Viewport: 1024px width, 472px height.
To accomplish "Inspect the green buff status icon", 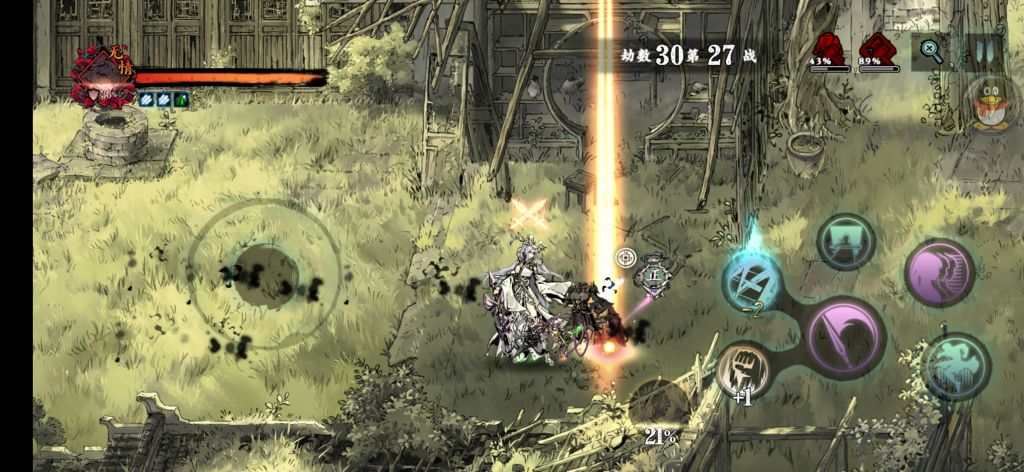I will [x=183, y=99].
